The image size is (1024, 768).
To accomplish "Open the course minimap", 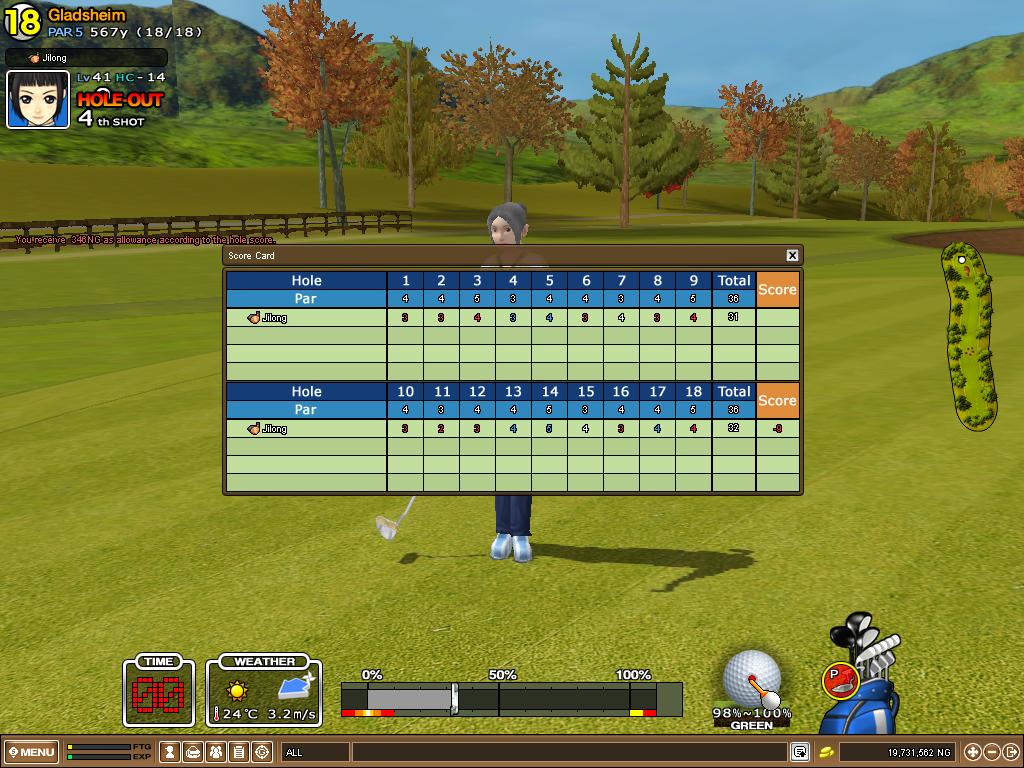I will [x=968, y=335].
